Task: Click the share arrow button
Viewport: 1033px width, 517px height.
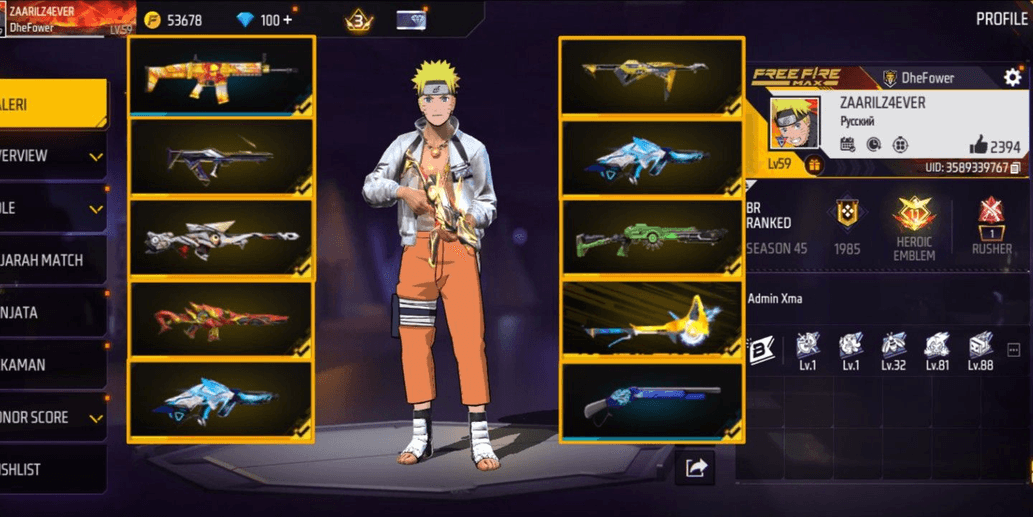Action: click(x=695, y=467)
